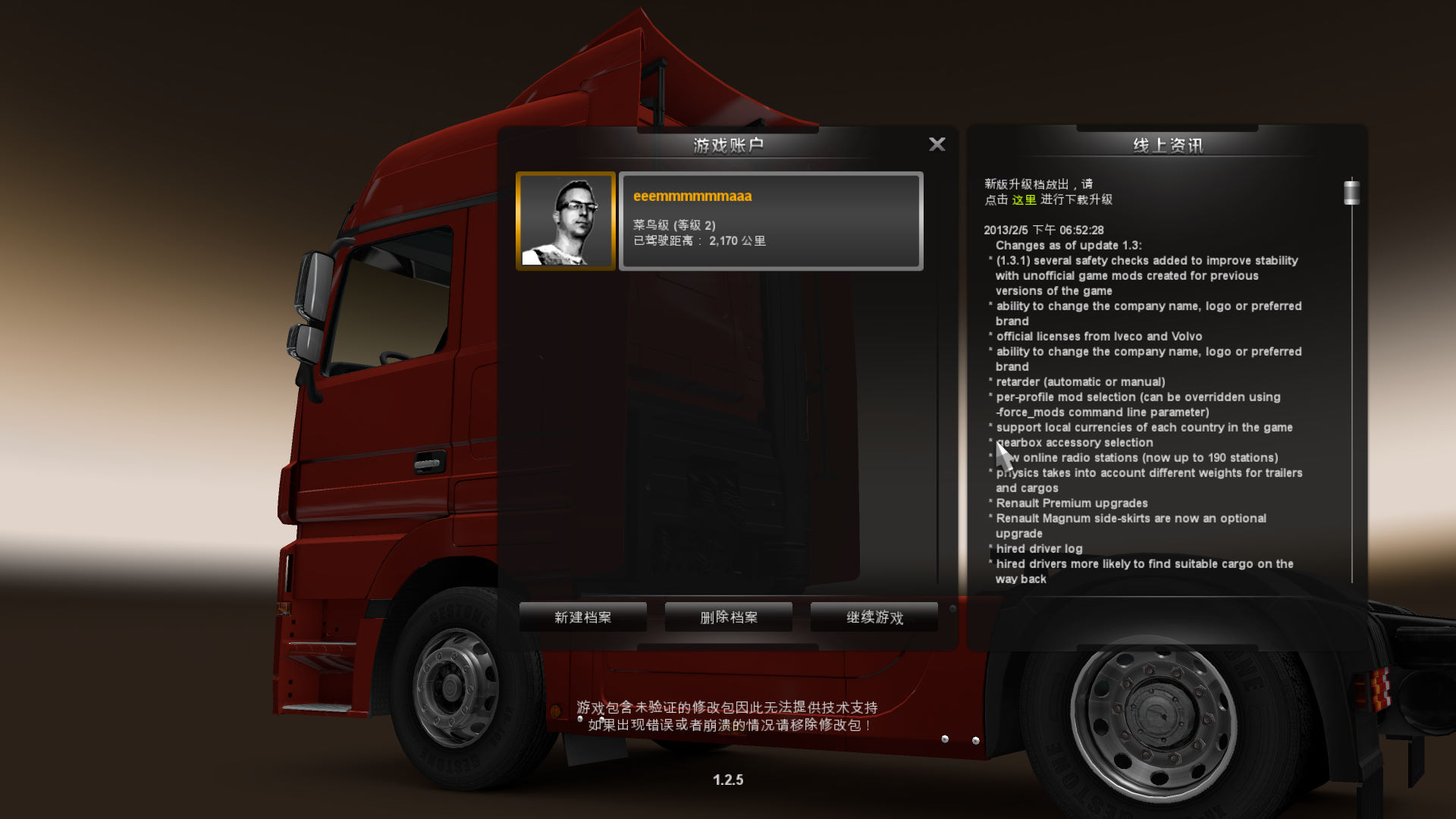Continue the game with 继续游戏

(x=874, y=617)
